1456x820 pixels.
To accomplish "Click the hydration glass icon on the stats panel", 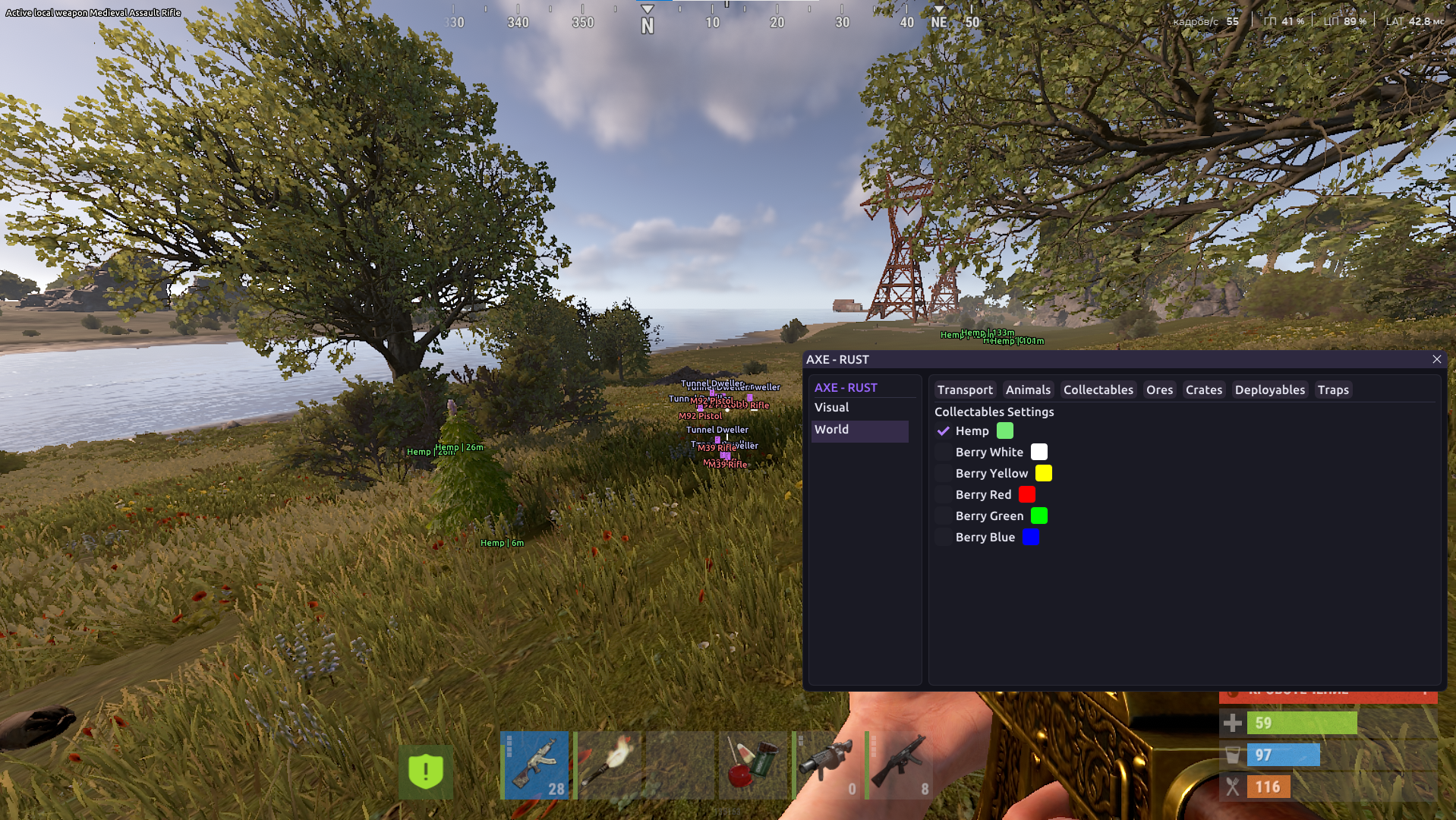I will 1231,755.
